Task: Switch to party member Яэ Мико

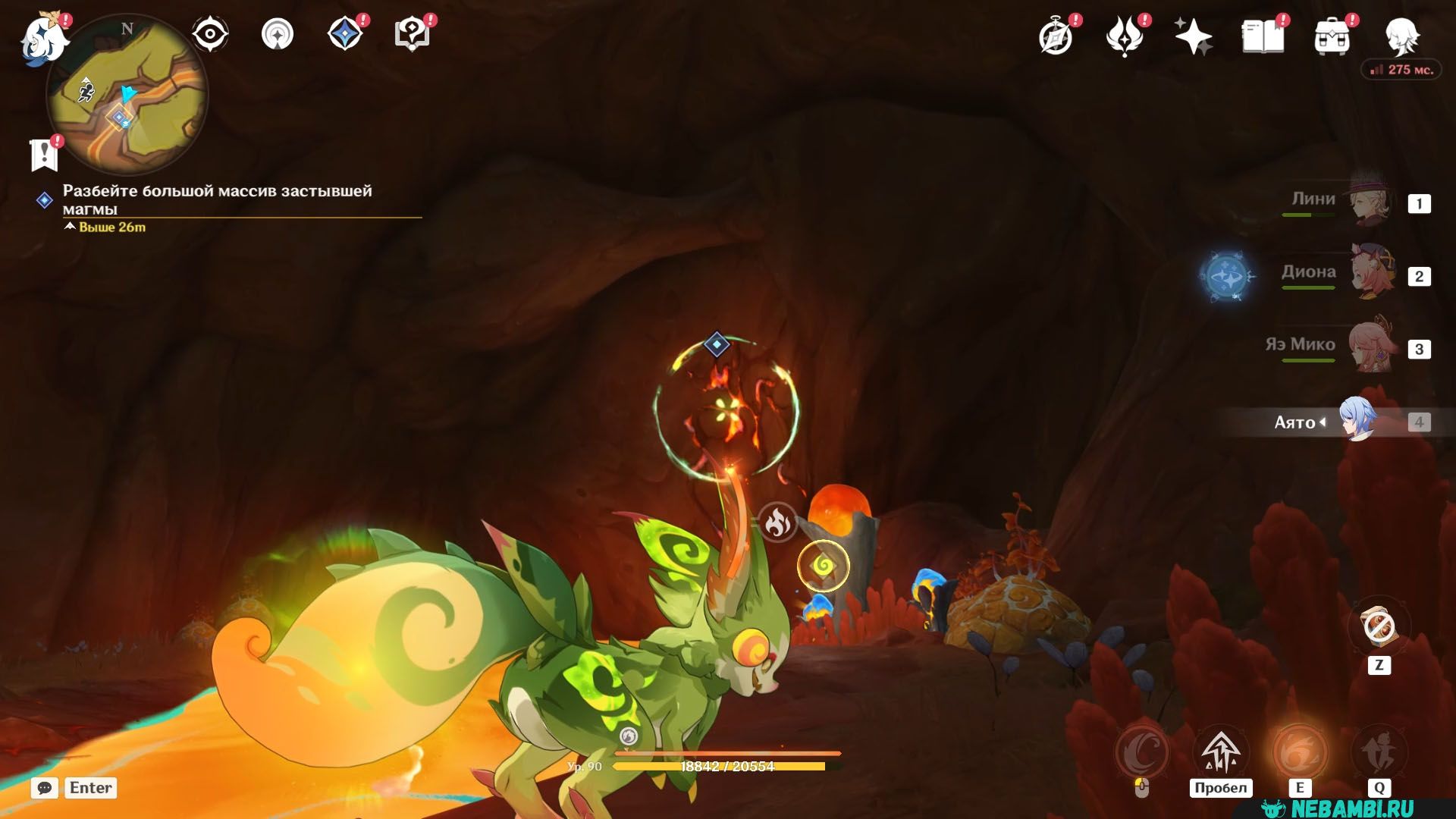Action: point(1371,347)
